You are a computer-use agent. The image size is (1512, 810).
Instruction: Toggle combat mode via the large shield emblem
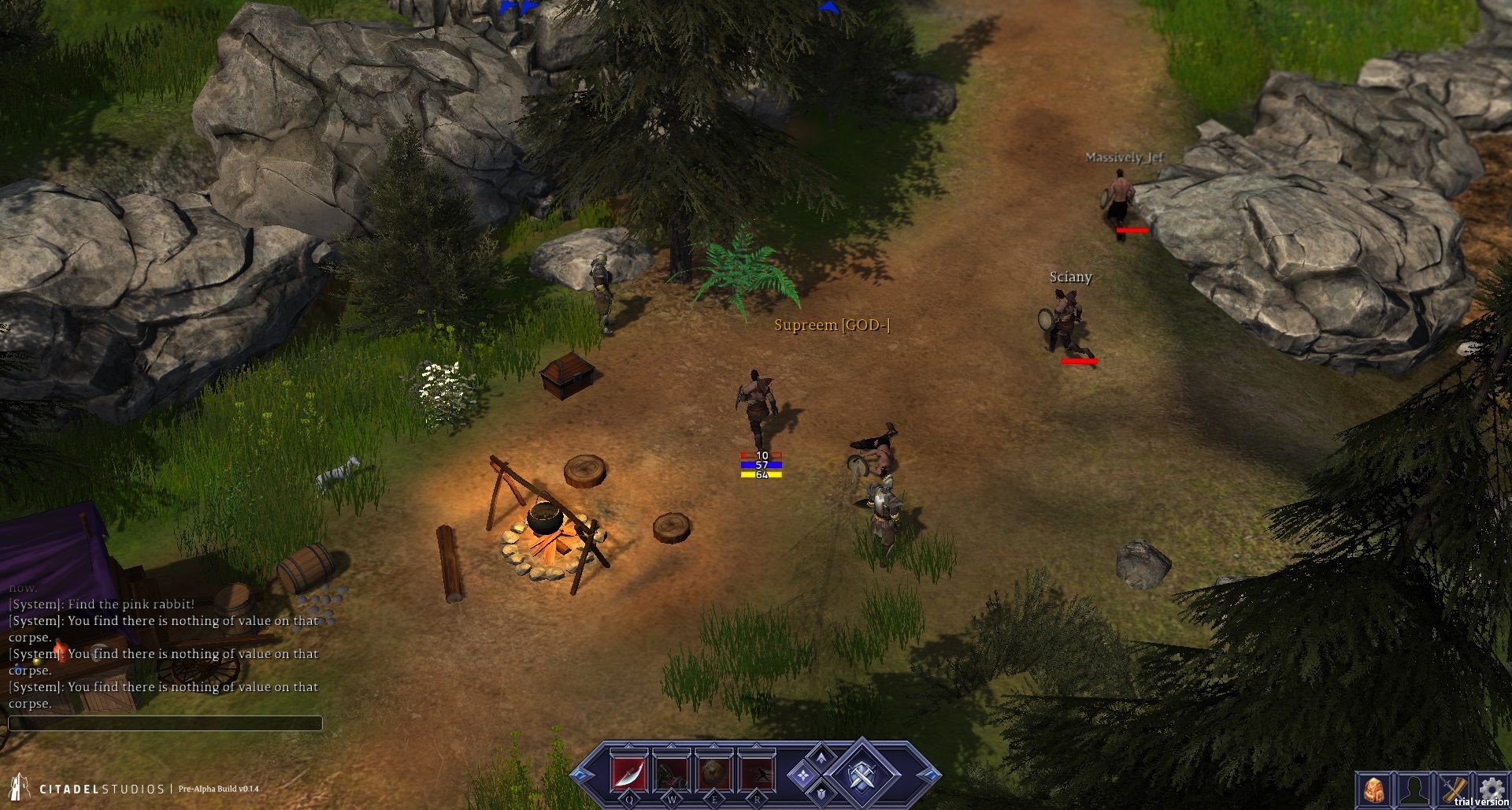(x=861, y=776)
